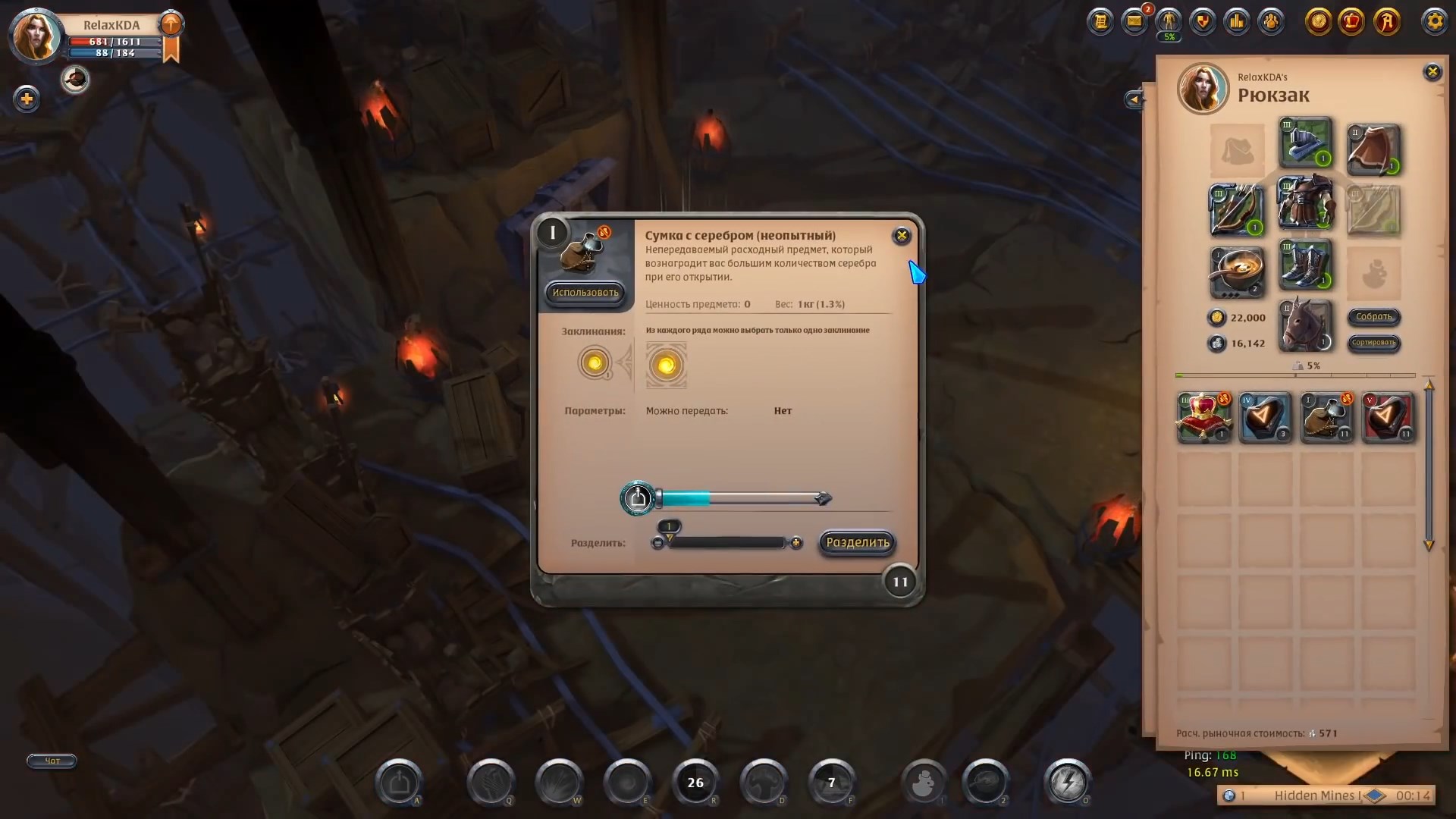Open the guild members icon
The image size is (1456, 819).
1271,22
